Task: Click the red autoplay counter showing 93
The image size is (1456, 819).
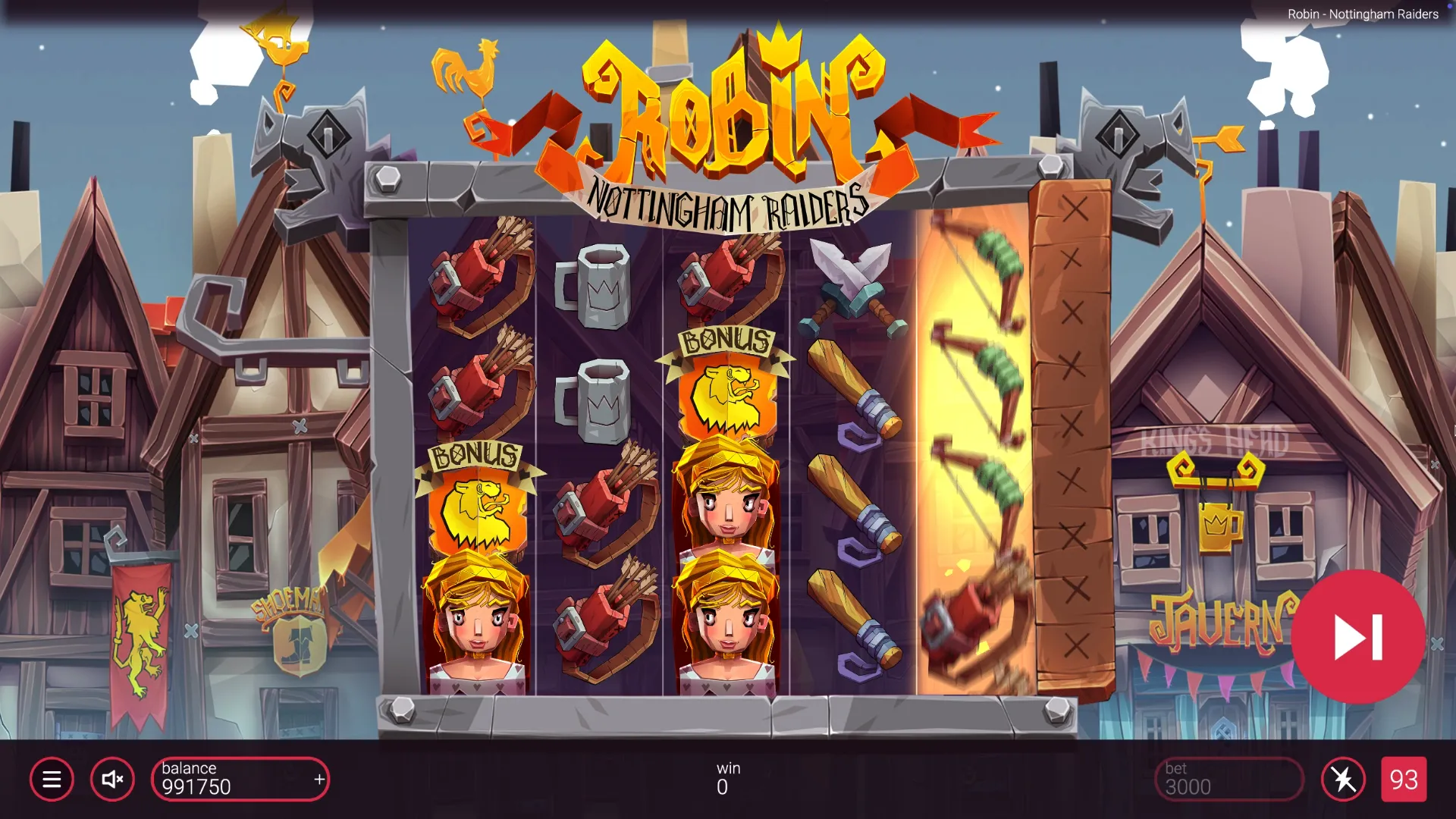Action: (1404, 779)
